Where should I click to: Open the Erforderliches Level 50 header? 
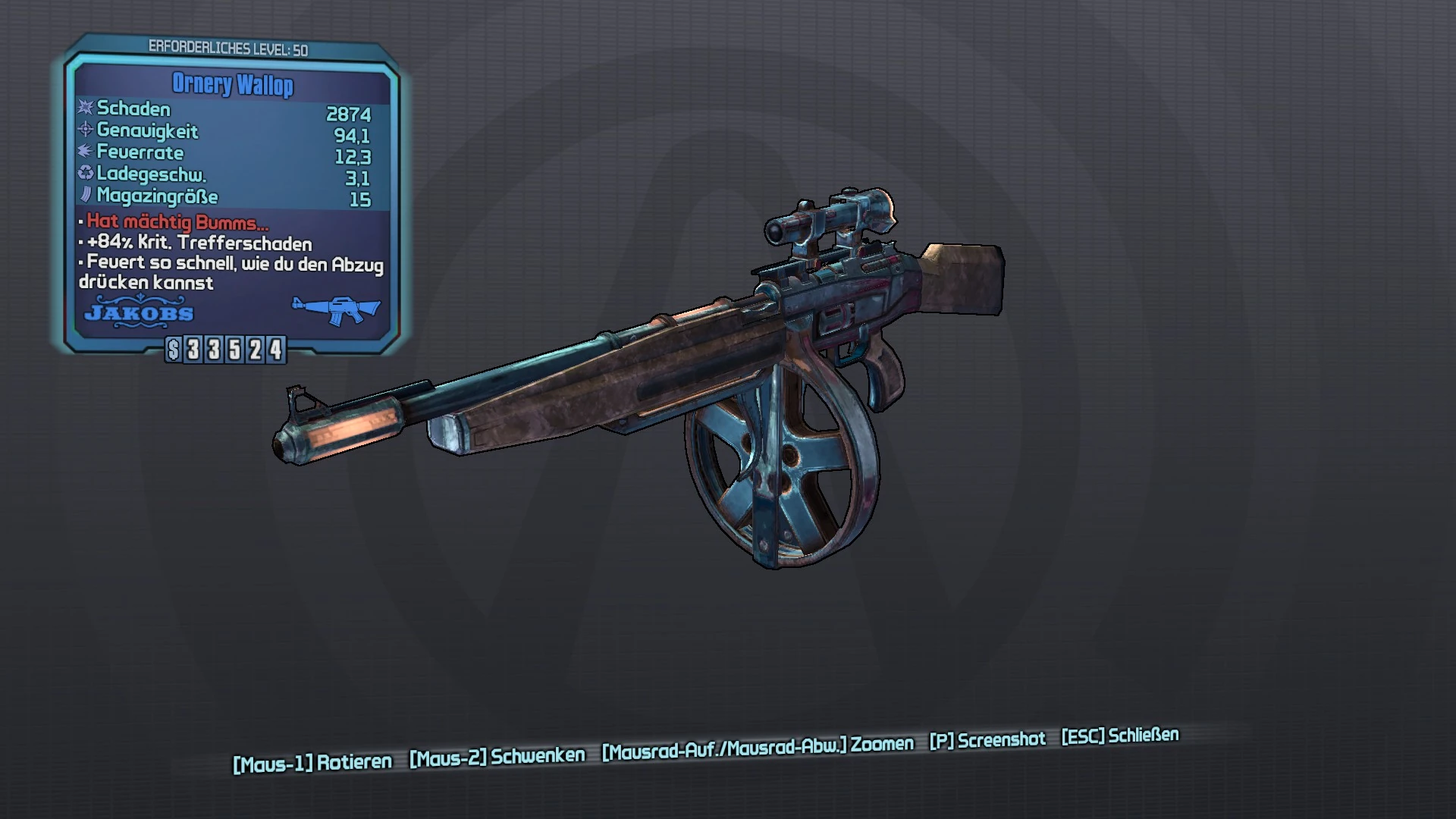[x=227, y=45]
